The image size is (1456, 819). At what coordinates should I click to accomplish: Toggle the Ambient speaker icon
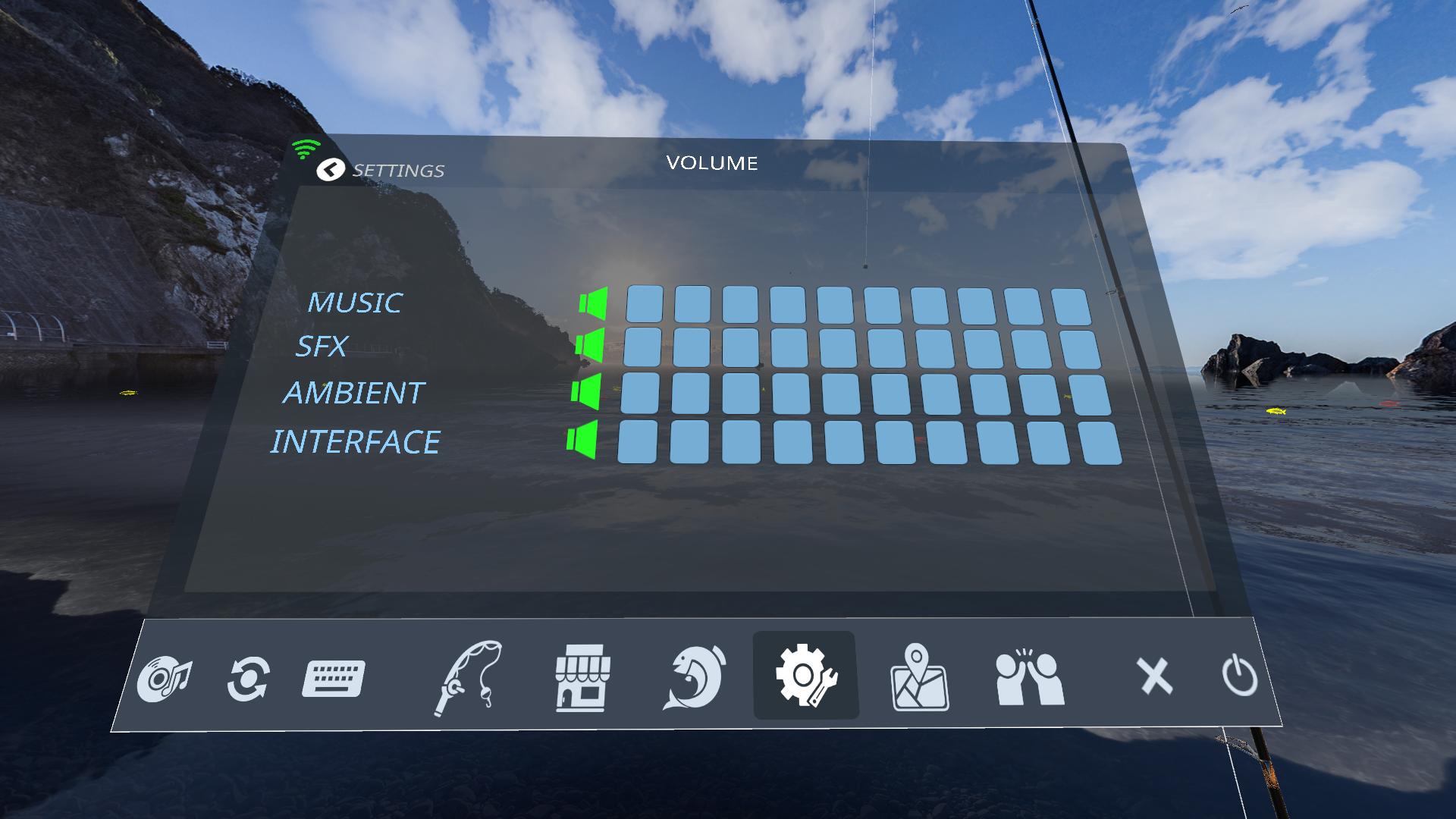(586, 392)
